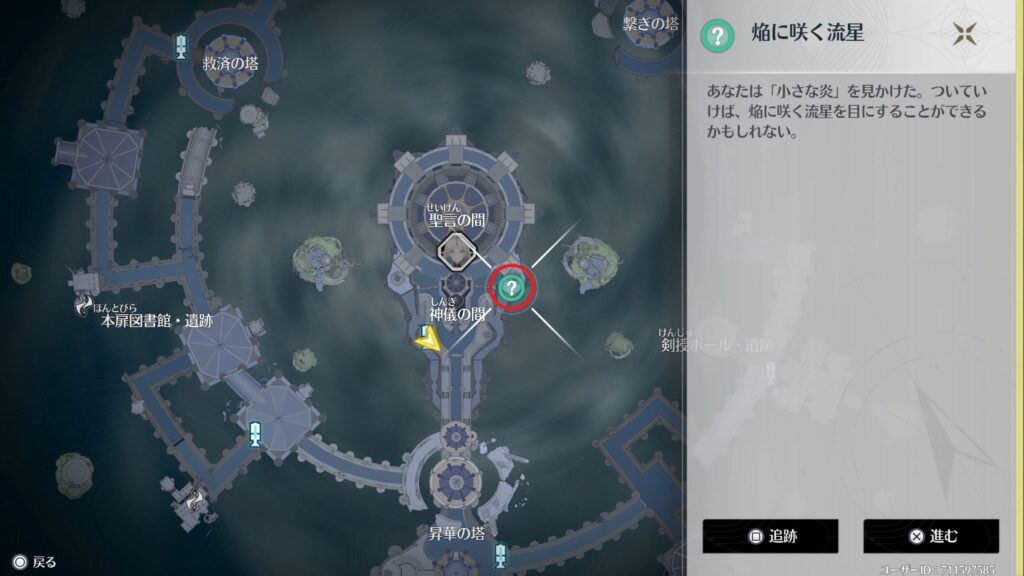The height and width of the screenshot is (576, 1024).
Task: Click the black diamond marker at 聖言の間
Action: pyautogui.click(x=457, y=250)
